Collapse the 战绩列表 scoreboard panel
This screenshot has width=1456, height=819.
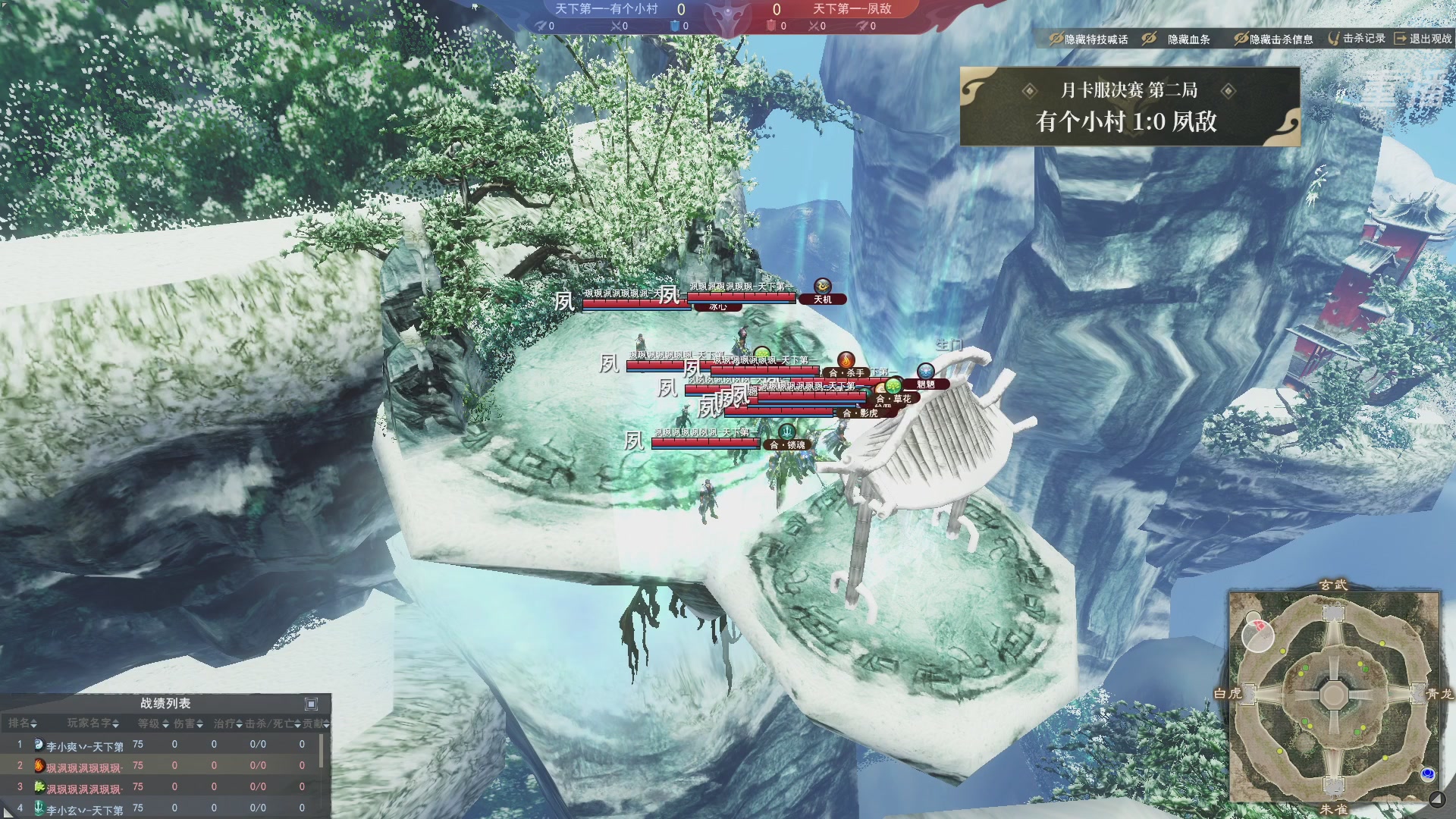point(311,704)
